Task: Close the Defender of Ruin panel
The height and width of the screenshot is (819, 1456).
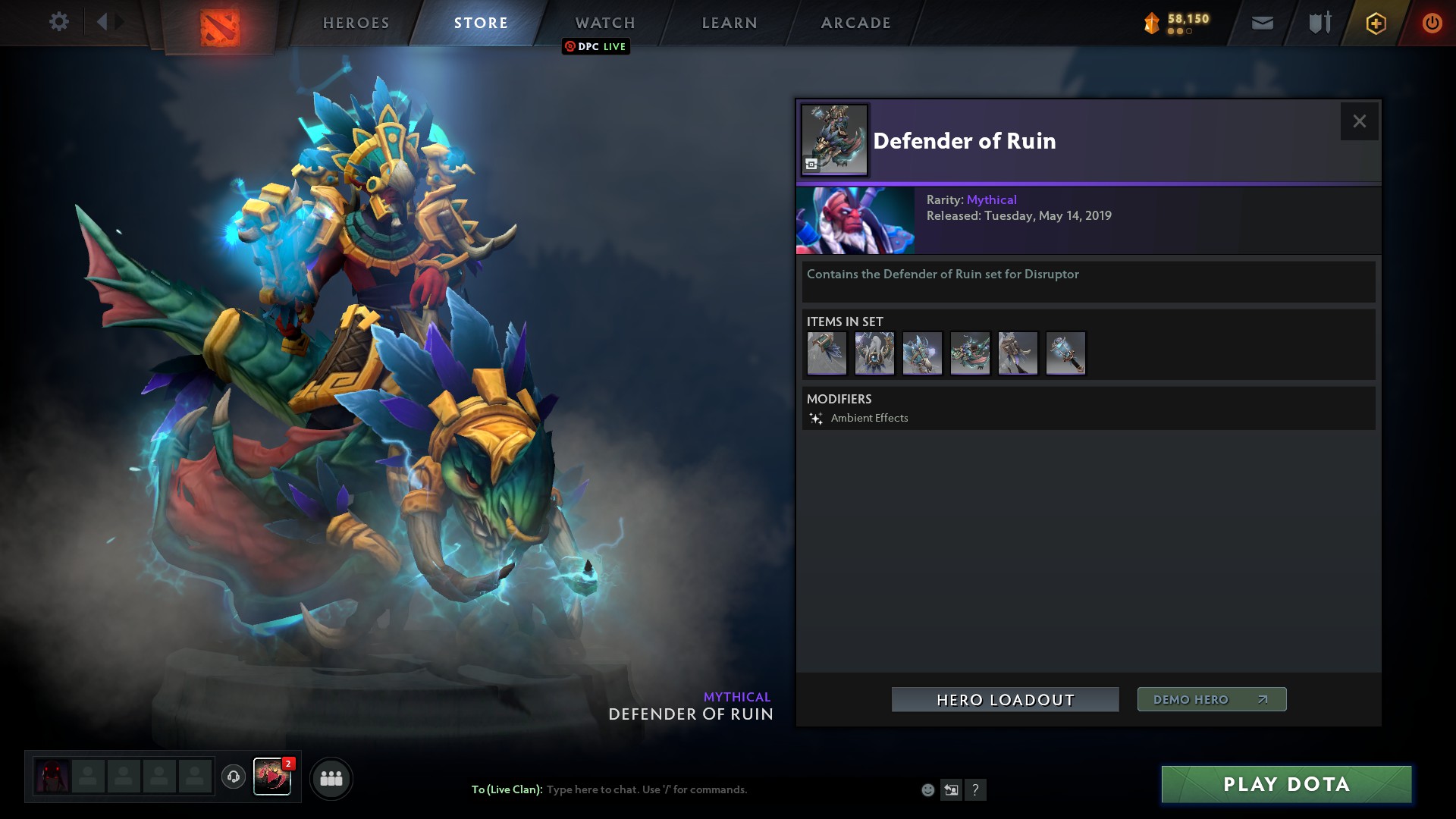Action: (x=1359, y=121)
